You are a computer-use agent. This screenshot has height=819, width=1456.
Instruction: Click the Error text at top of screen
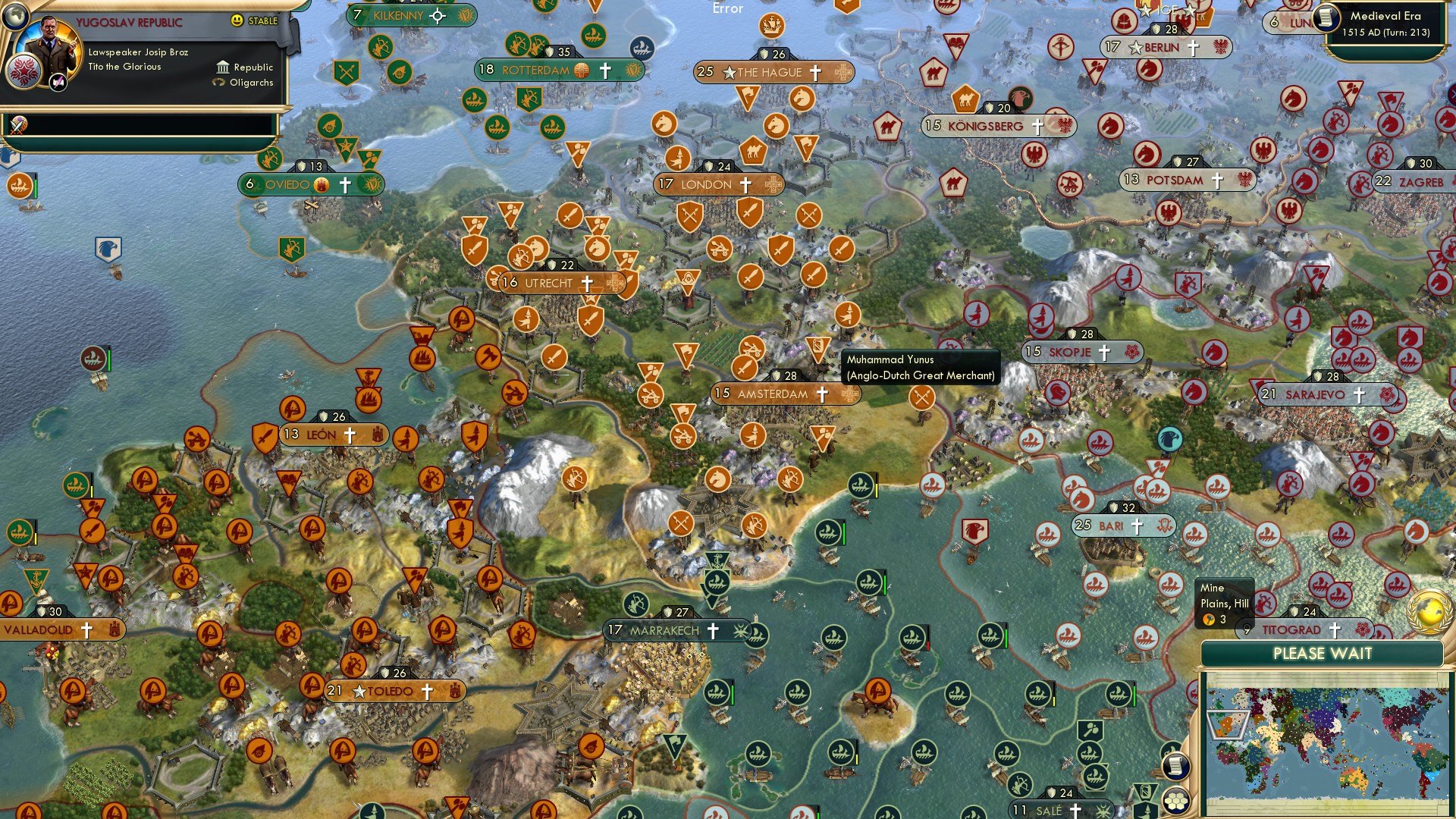[727, 8]
